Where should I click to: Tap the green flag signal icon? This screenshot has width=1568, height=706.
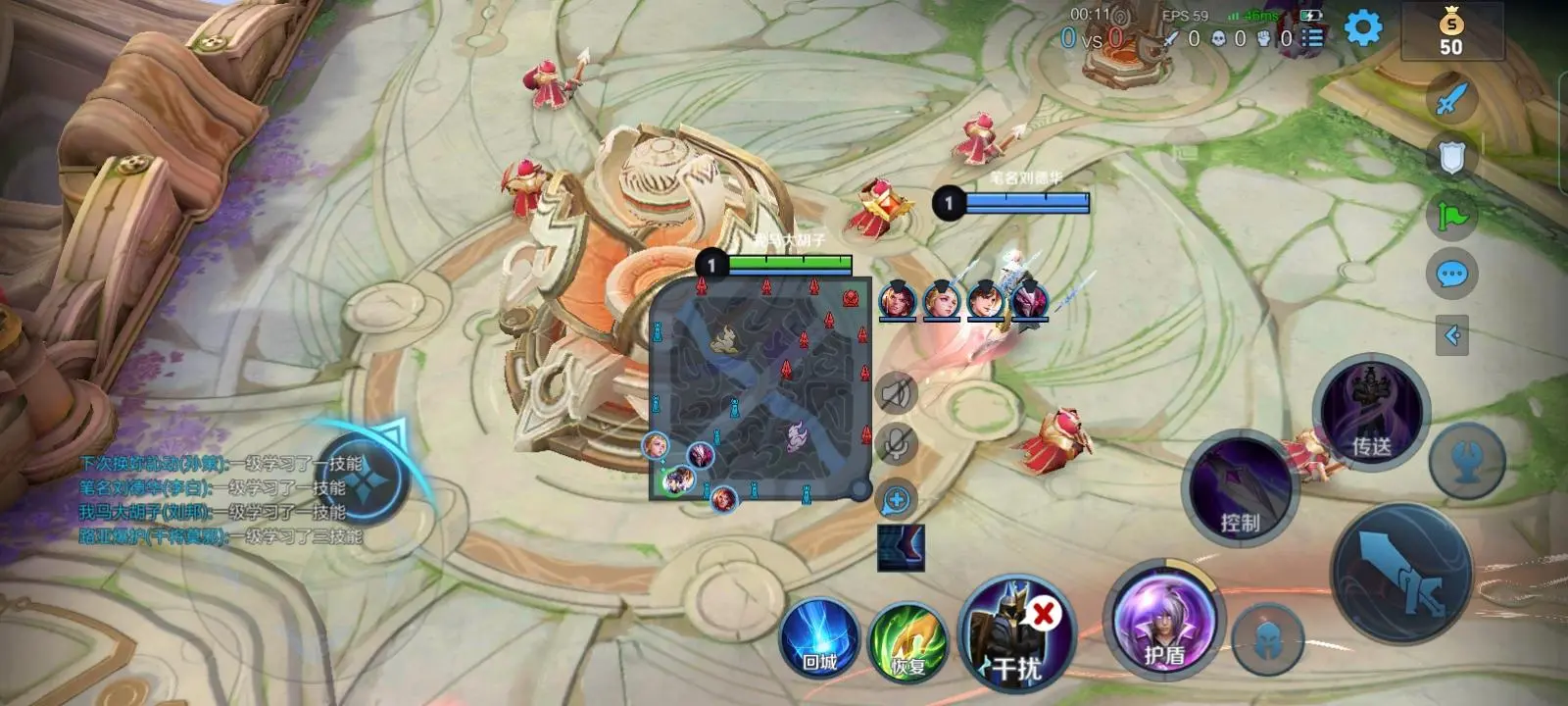[x=1452, y=215]
